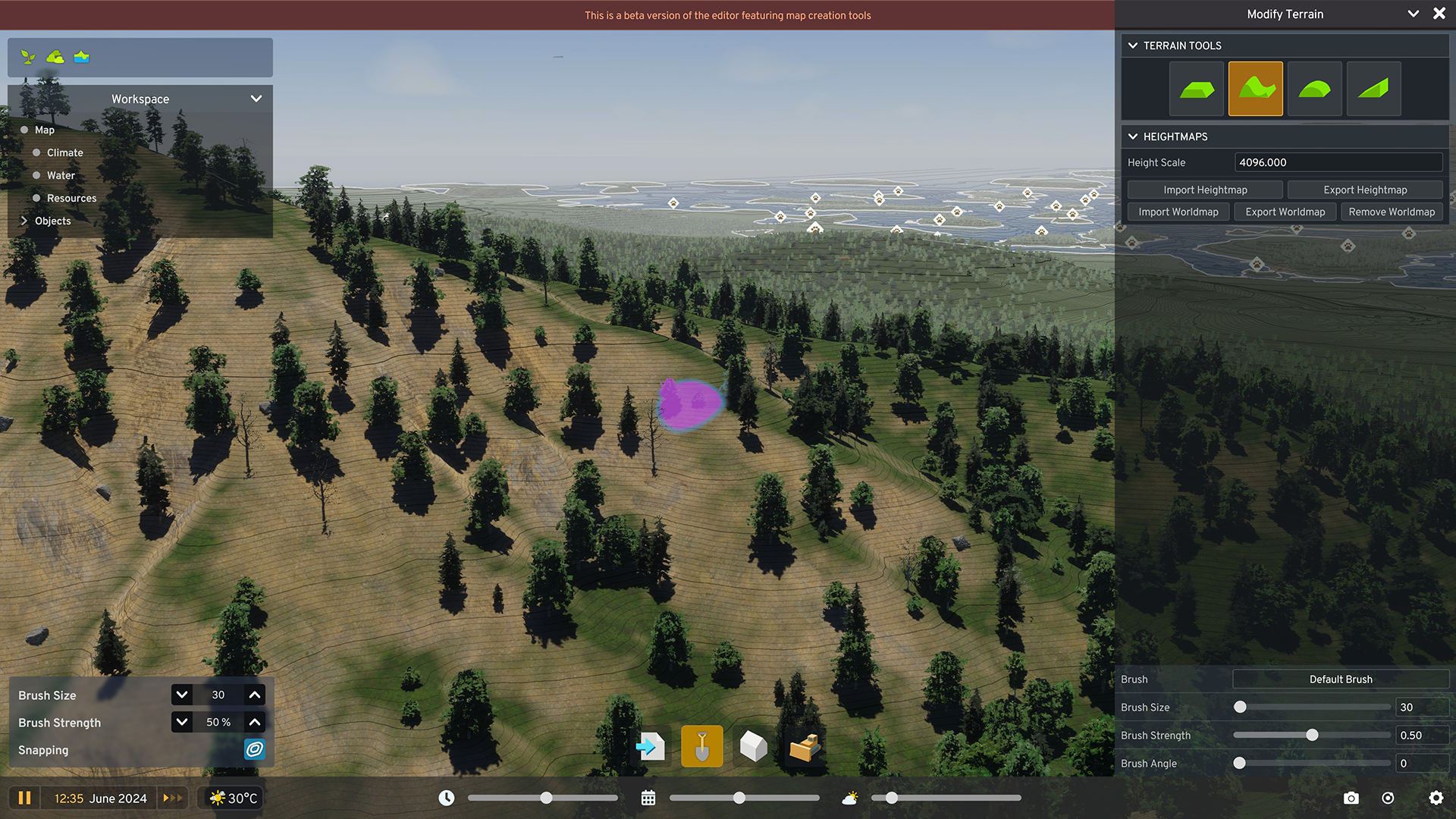Click the Export Heightmap button
This screenshot has width=1456, height=819.
coord(1365,190)
